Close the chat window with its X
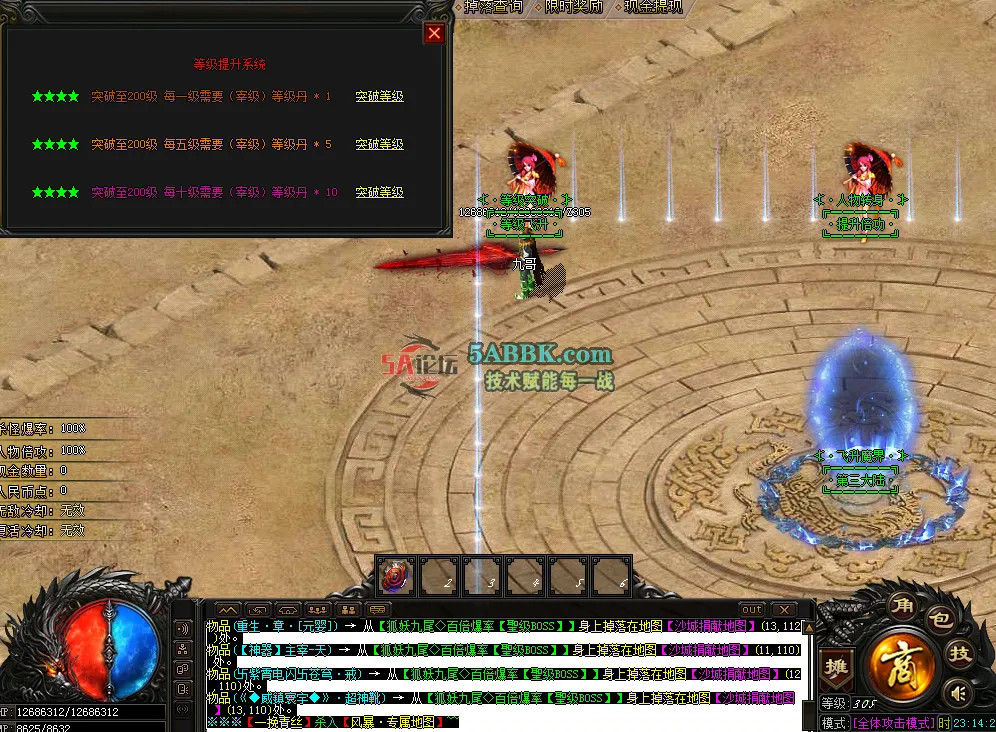This screenshot has width=996, height=732. [x=783, y=609]
